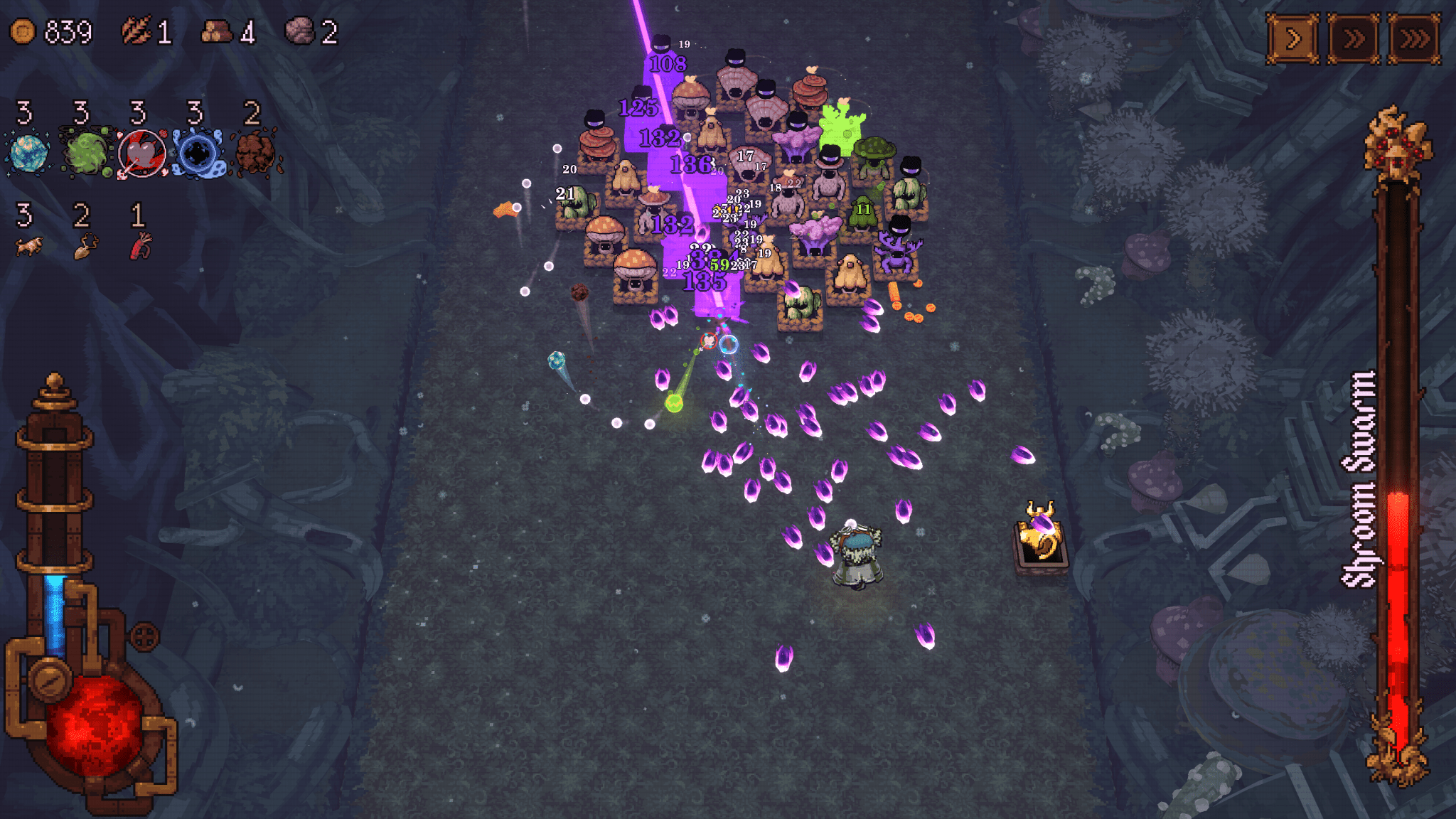Screen dimensions: 1456x819
Task: Inspect the blue black-hole ball icon
Action: [x=199, y=154]
